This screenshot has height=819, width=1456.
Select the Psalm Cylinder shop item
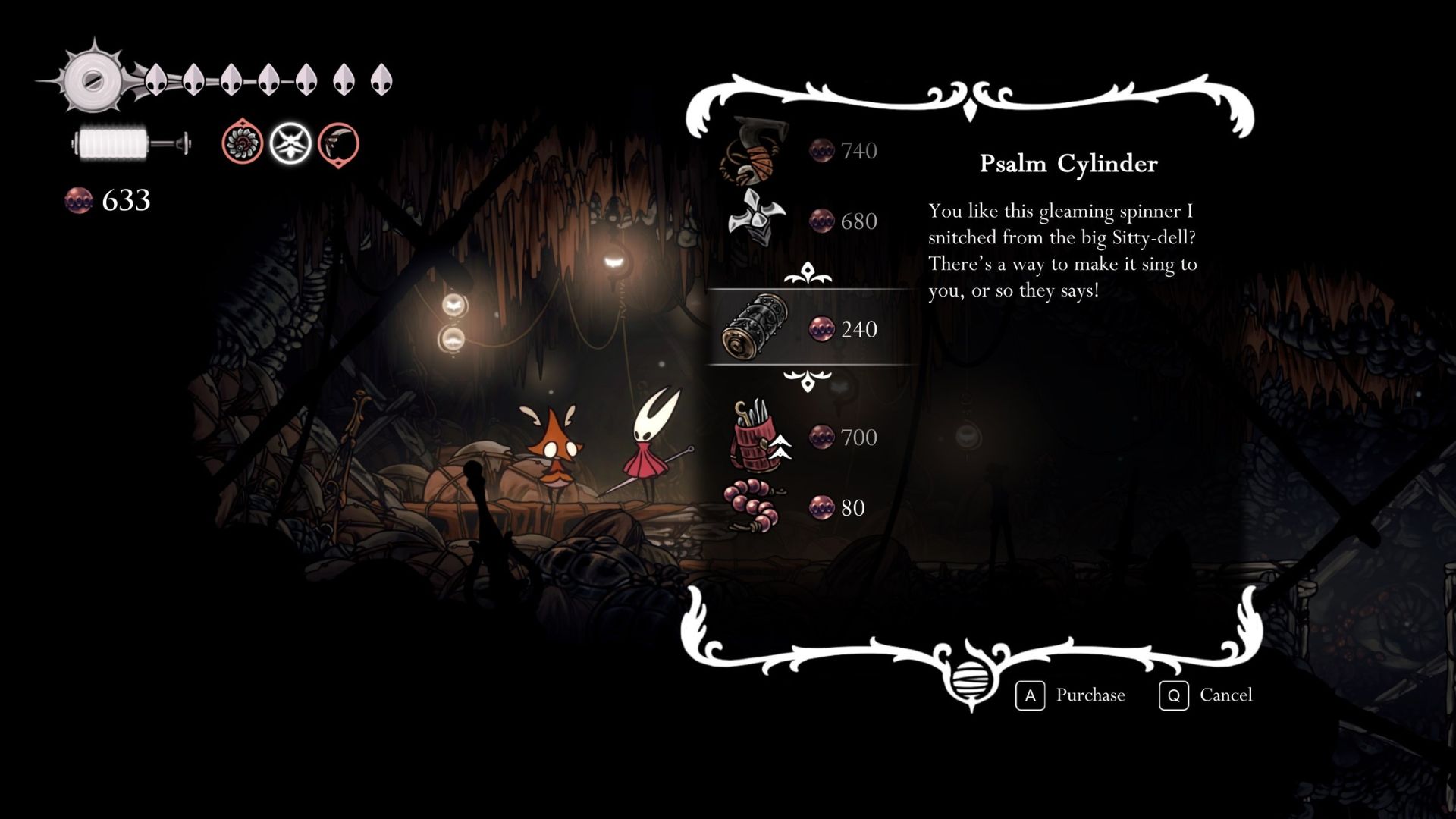755,328
